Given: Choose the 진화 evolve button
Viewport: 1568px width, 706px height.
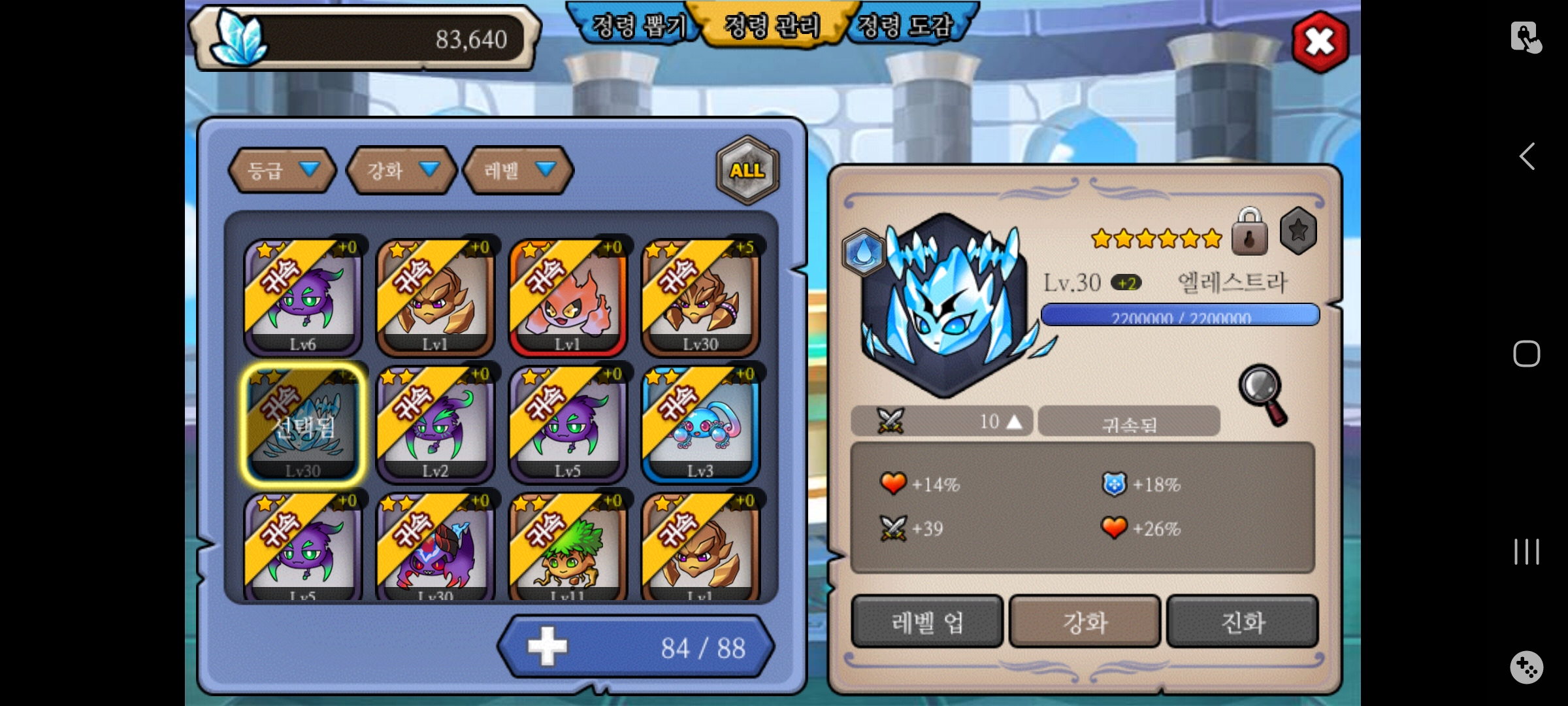Looking at the screenshot, I should click(1242, 622).
